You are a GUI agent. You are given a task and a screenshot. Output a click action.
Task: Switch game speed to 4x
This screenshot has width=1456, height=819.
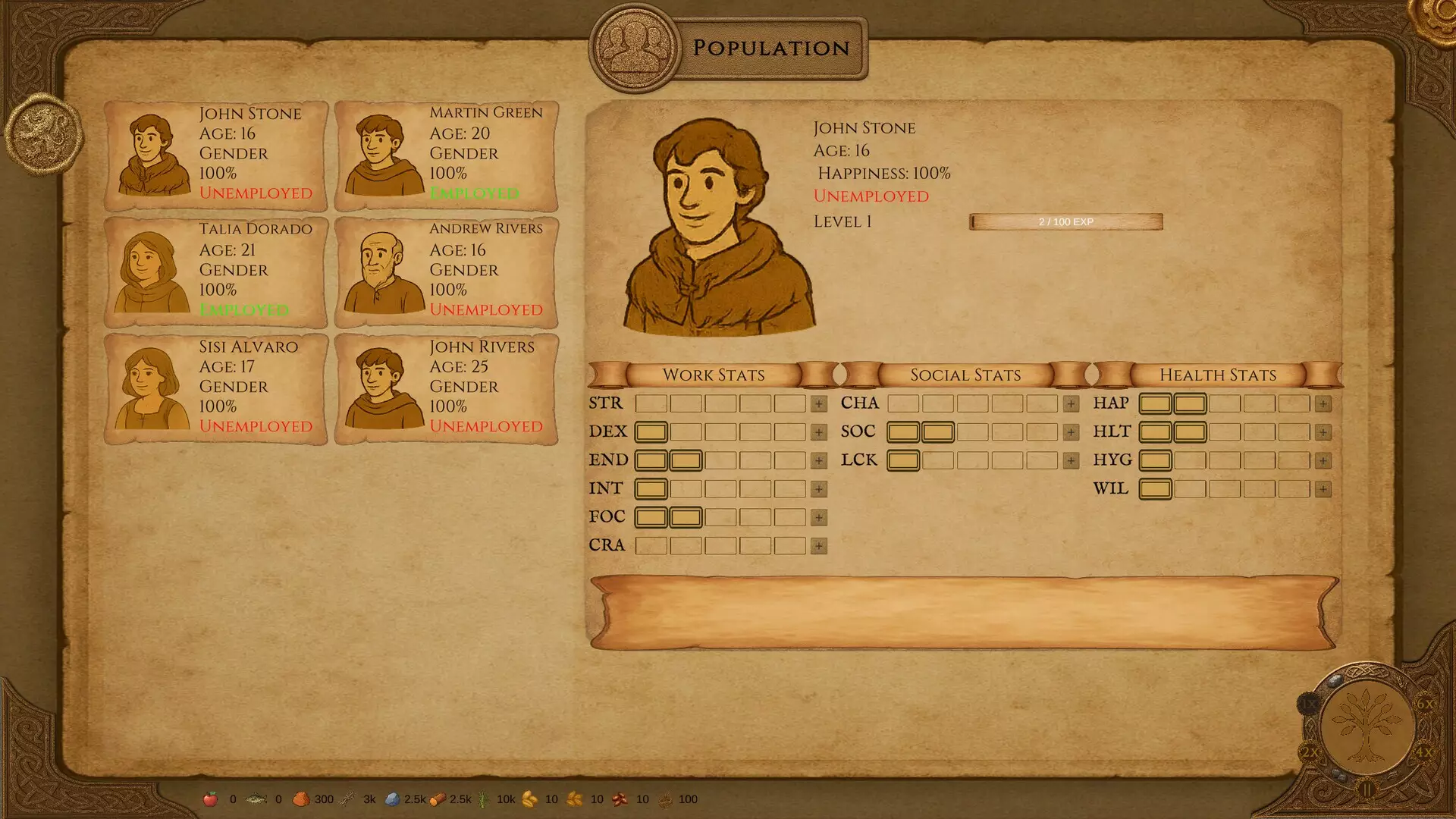tap(1424, 752)
